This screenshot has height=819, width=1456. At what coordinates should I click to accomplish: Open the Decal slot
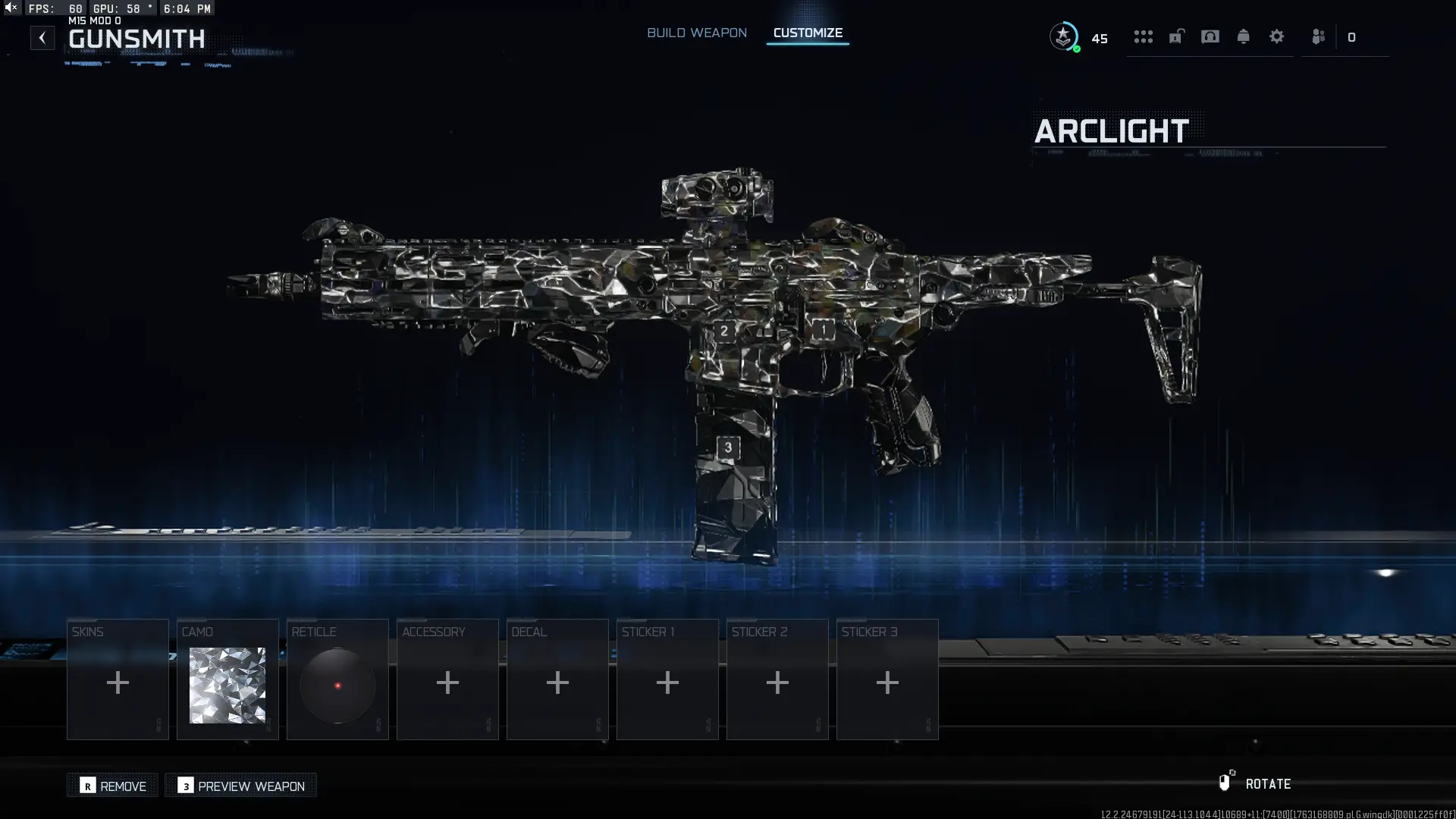pos(557,682)
